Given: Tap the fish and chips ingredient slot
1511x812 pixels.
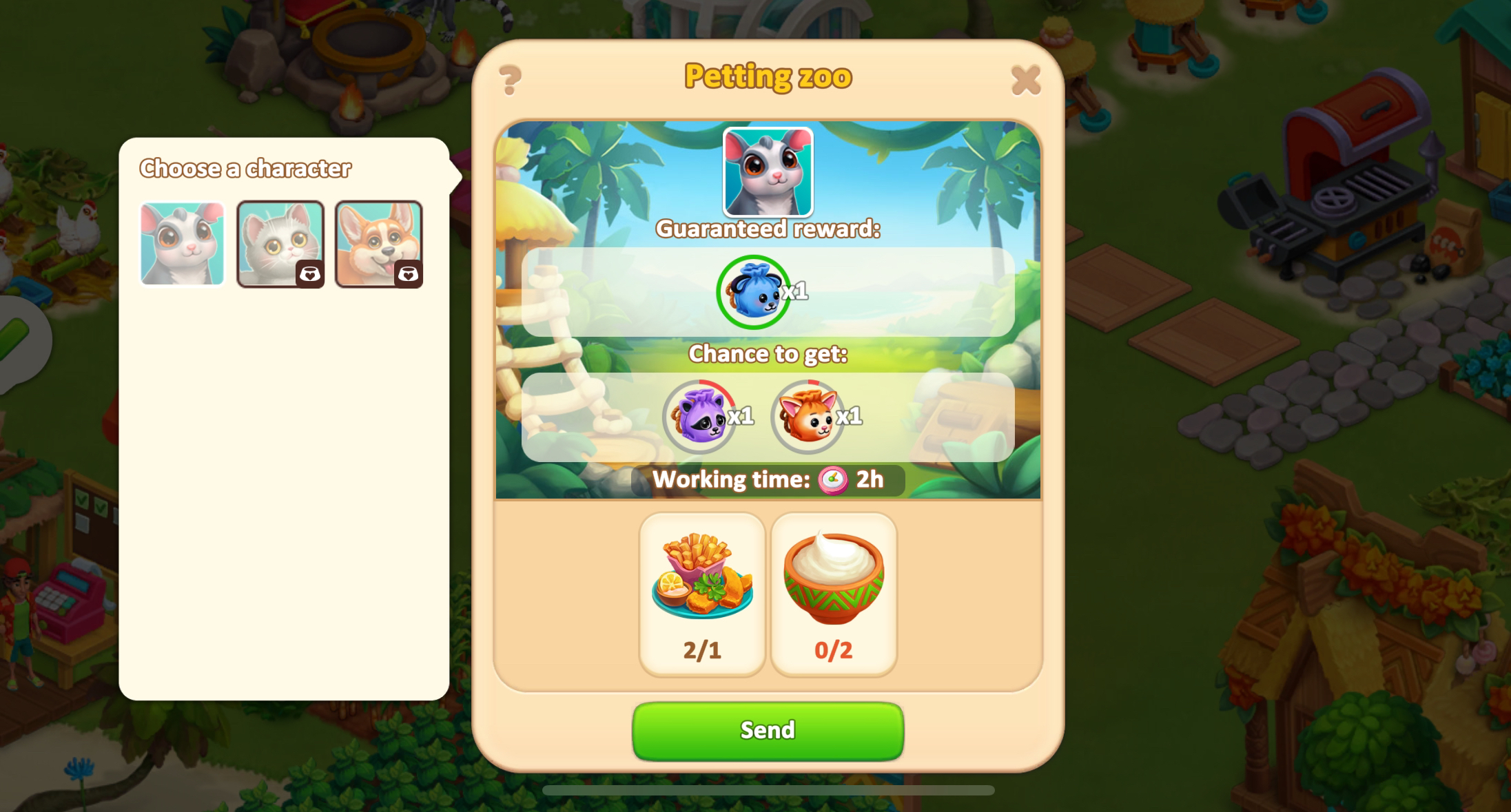Looking at the screenshot, I should pyautogui.click(x=702, y=594).
